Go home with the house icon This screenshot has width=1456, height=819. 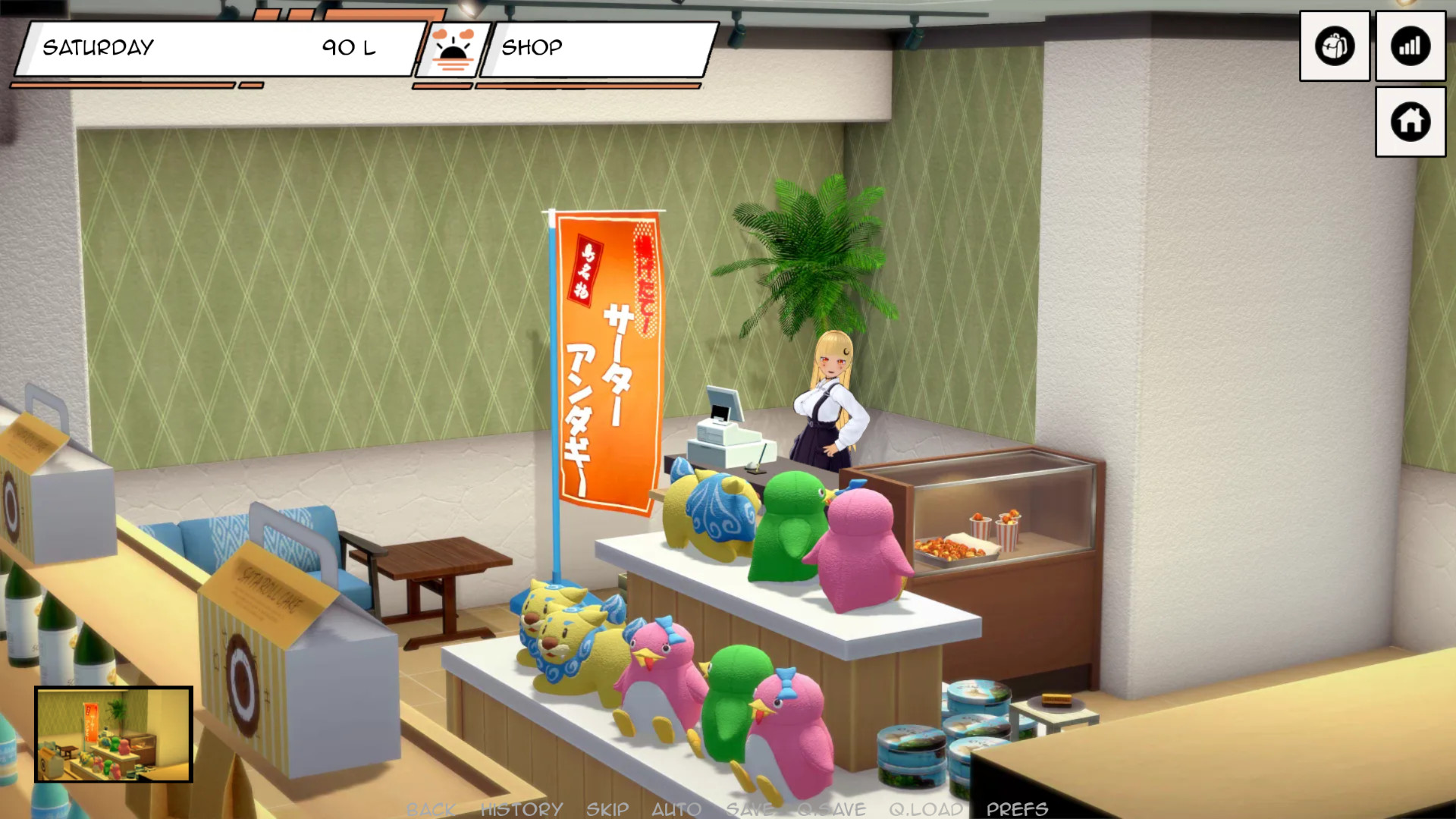coord(1410,121)
